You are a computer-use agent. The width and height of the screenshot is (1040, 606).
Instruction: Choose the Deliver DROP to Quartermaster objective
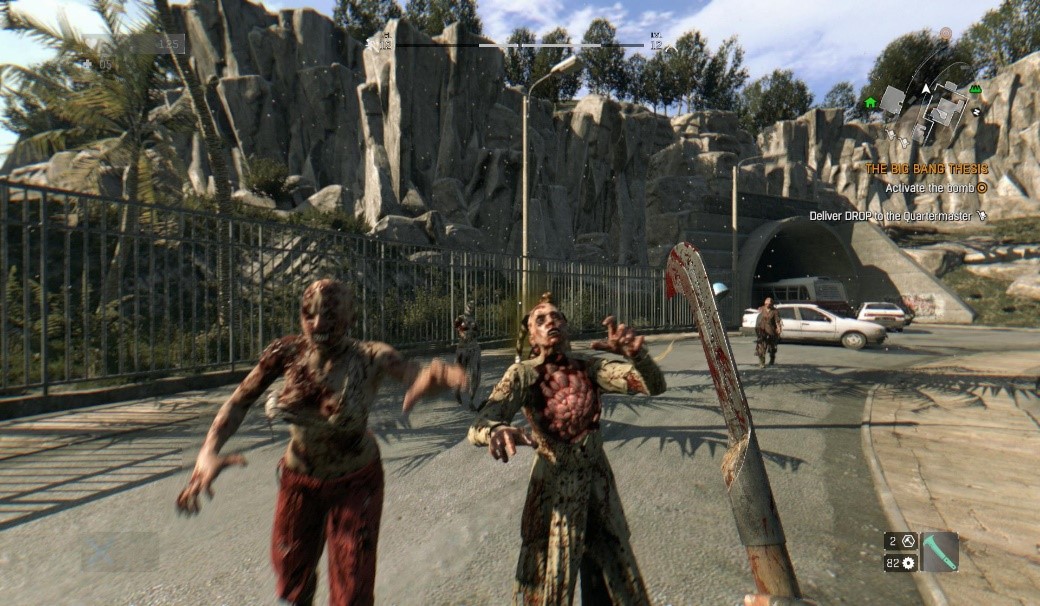coord(891,215)
